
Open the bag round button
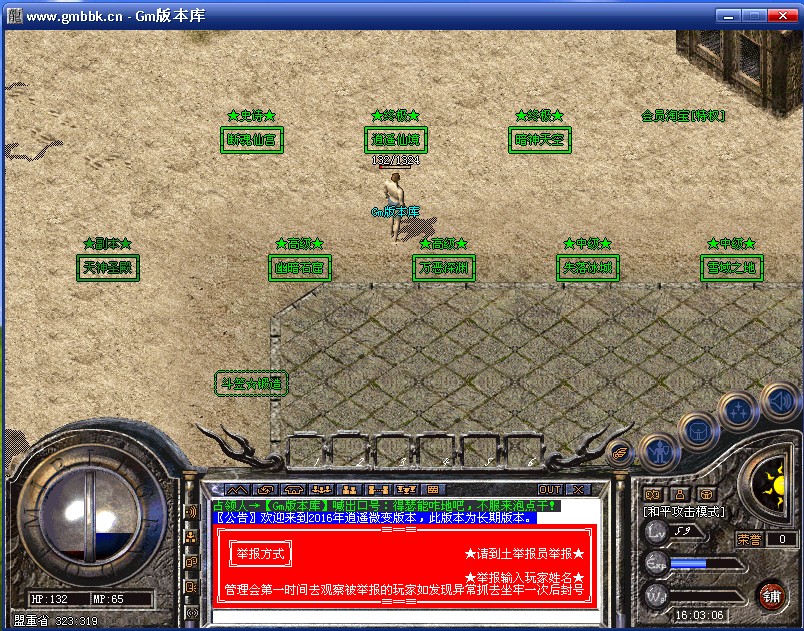[x=699, y=432]
